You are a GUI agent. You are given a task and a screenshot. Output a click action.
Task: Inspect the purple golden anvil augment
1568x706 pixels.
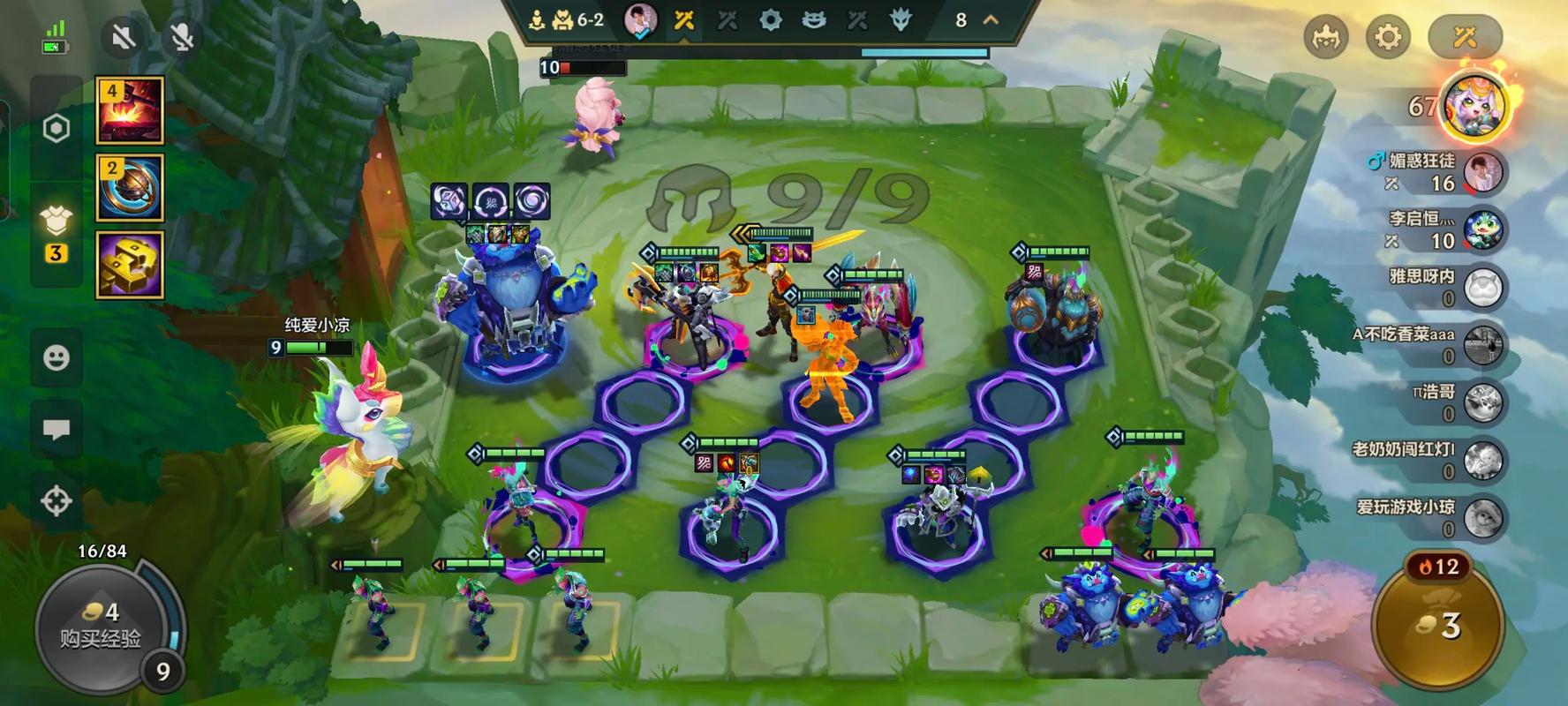click(x=130, y=265)
